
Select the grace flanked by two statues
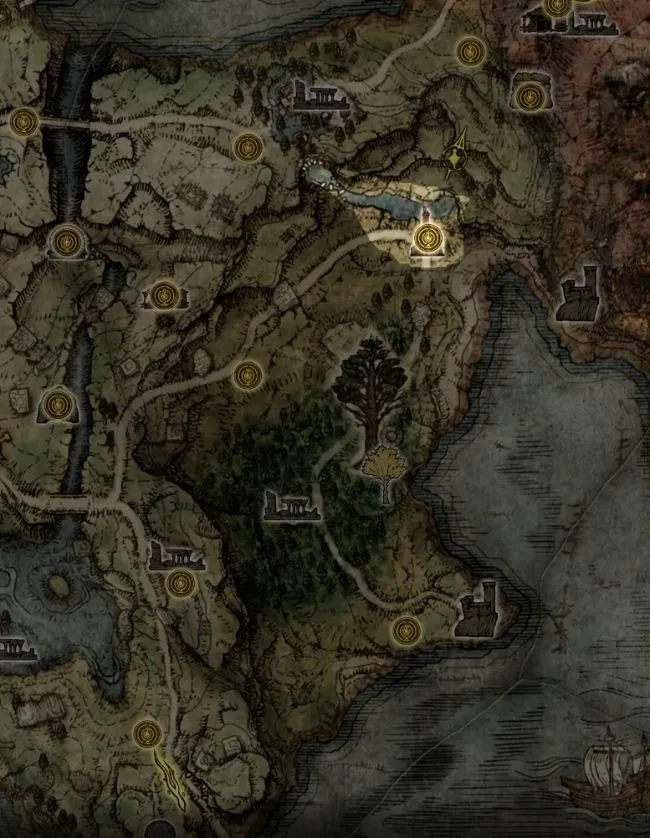click(x=165, y=295)
